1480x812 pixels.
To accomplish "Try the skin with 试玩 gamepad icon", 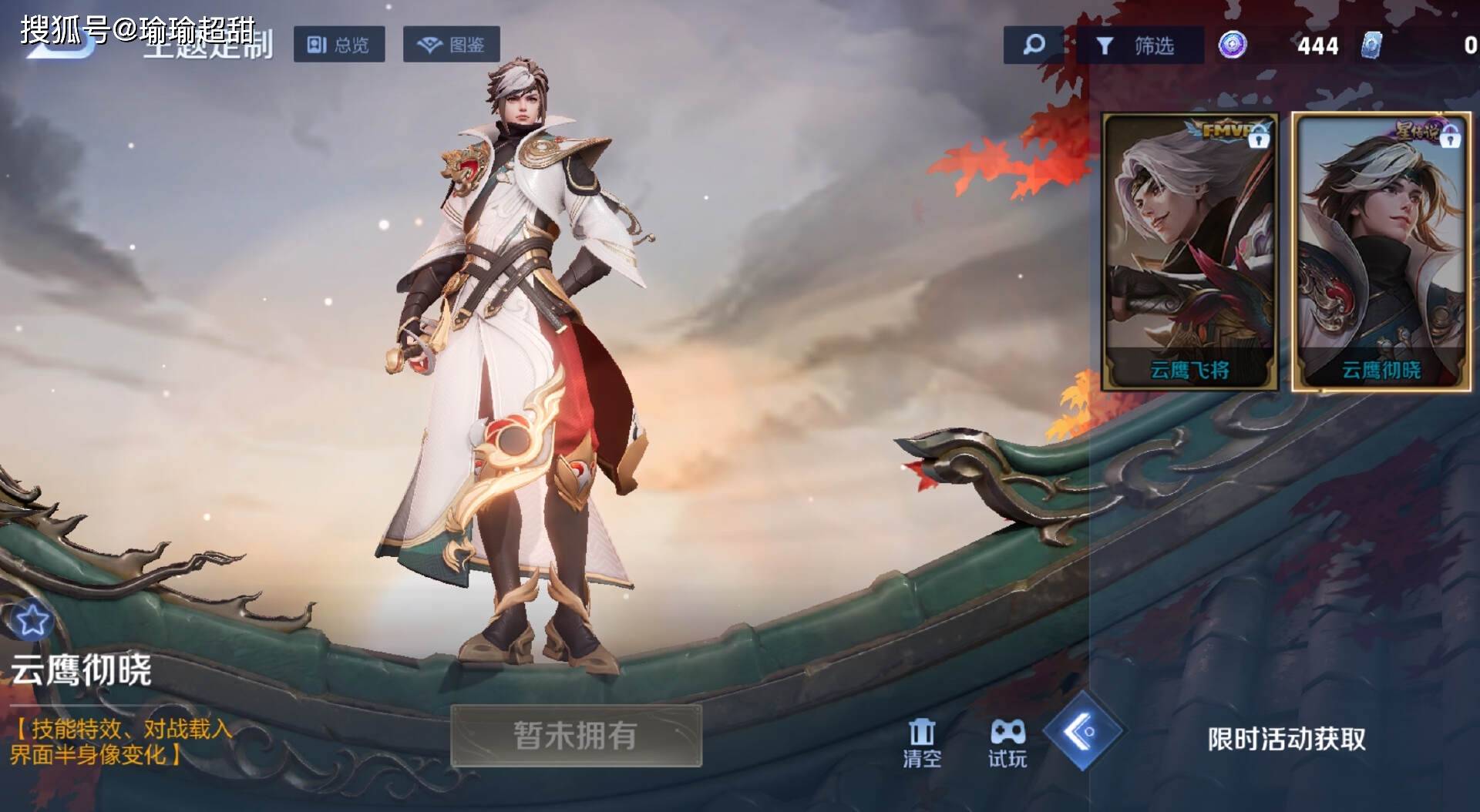I will [1007, 743].
